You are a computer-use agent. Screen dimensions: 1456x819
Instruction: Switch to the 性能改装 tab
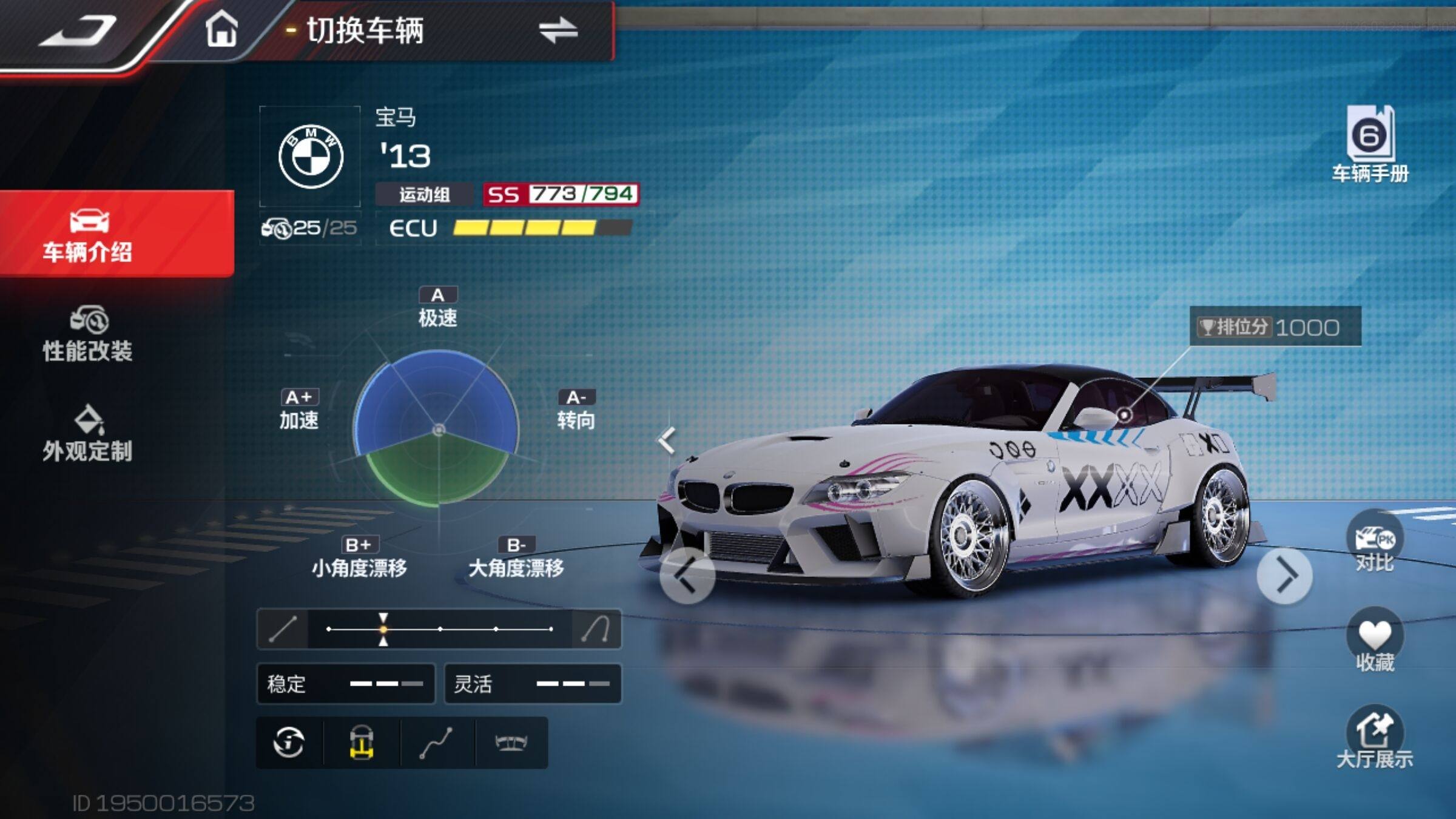click(88, 335)
